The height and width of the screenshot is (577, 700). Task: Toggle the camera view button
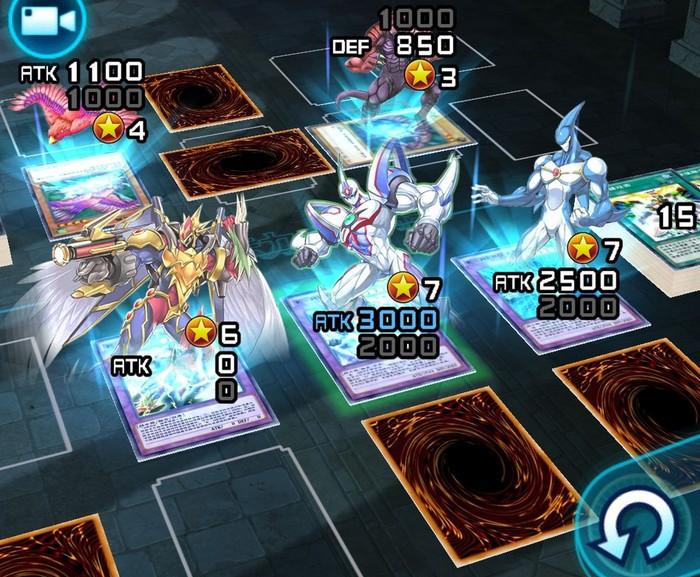[28, 17]
